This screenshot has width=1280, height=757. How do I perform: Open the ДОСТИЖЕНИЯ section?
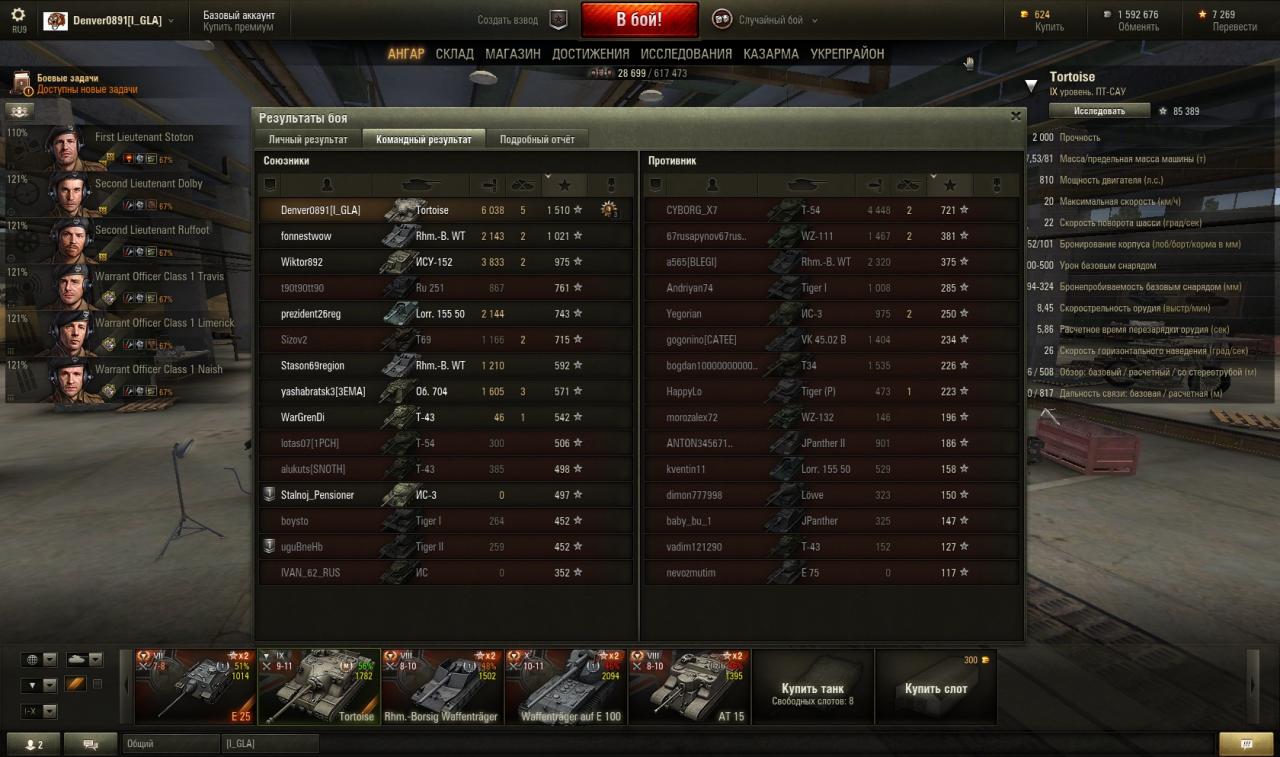[591, 54]
